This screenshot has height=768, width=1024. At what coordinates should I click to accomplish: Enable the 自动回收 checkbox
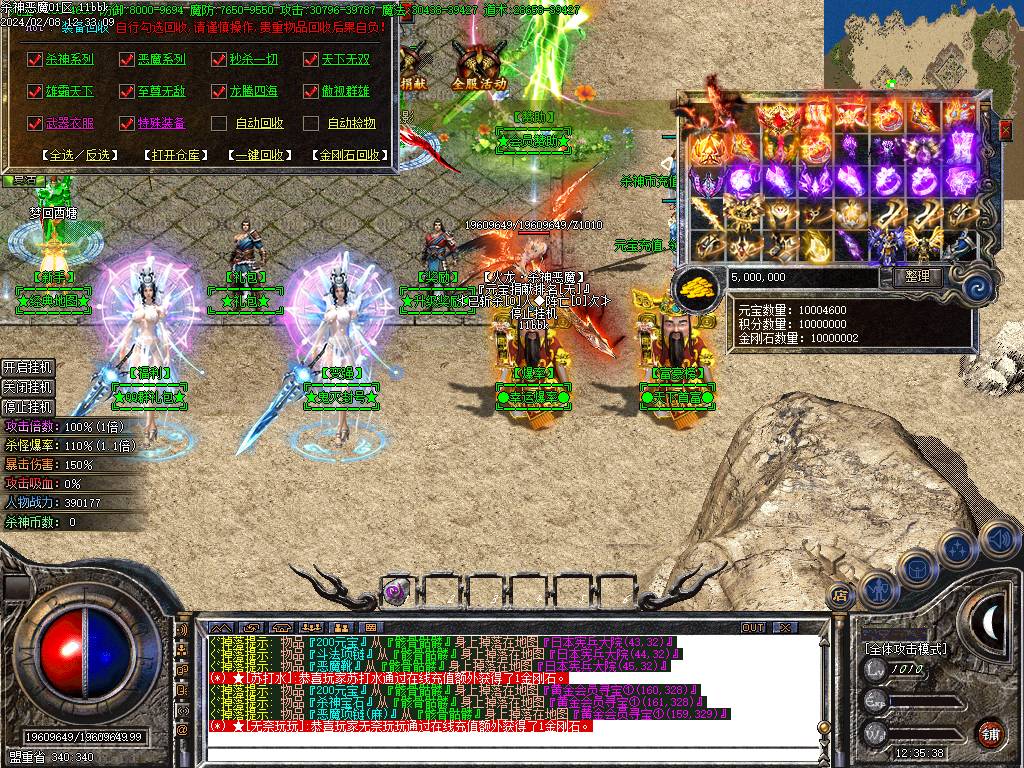pyautogui.click(x=219, y=123)
